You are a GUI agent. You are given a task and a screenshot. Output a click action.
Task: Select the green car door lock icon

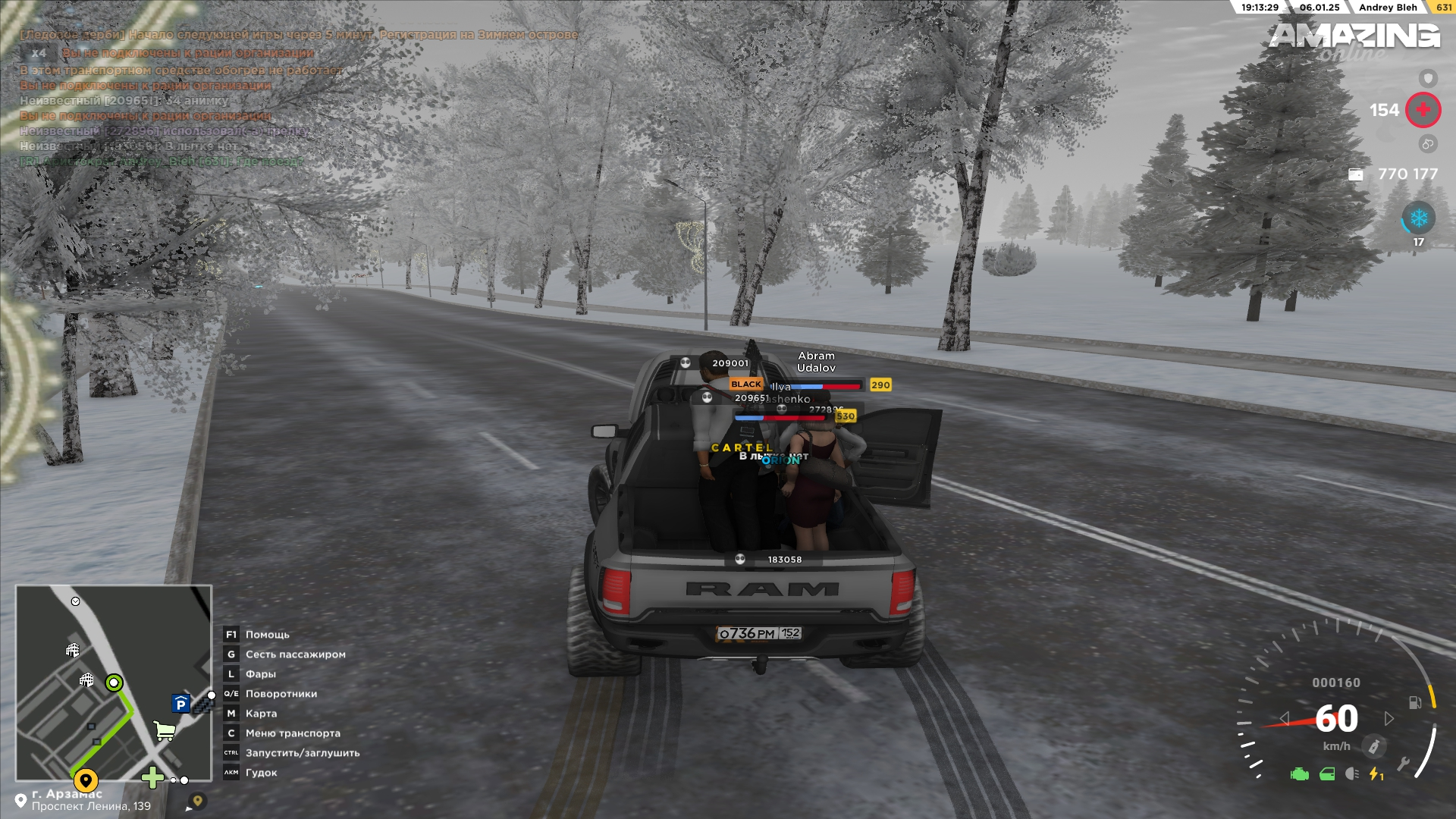1327,774
